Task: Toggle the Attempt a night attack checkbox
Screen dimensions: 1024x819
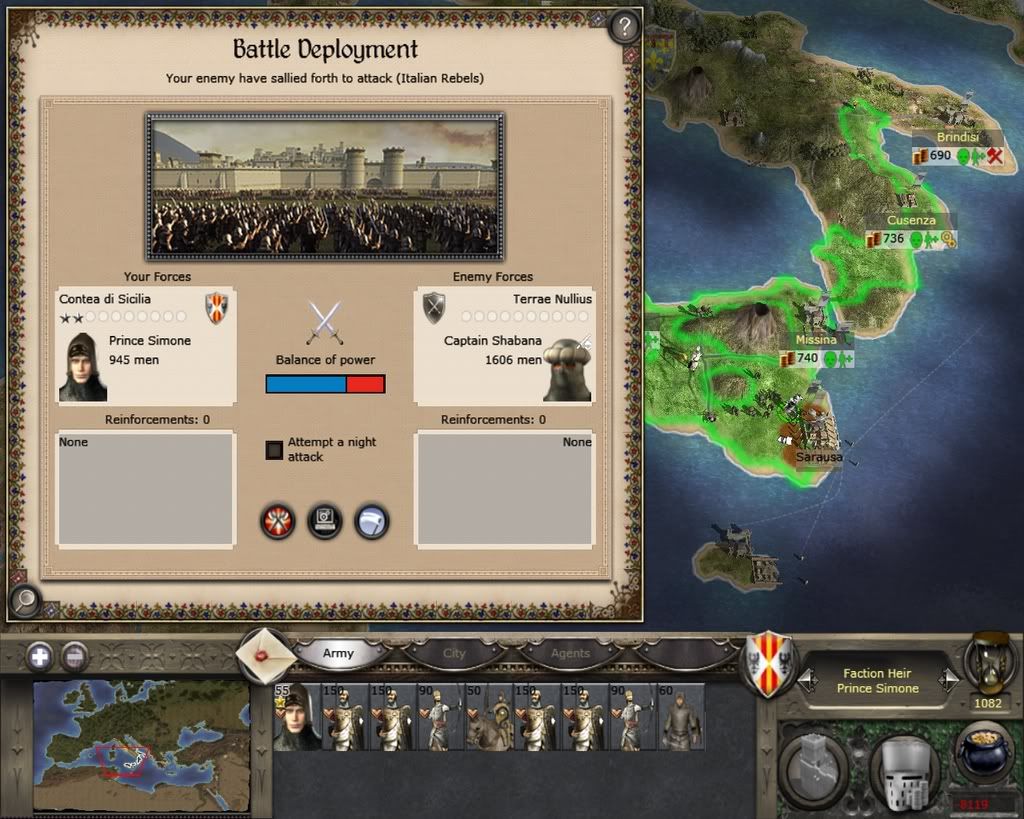Action: coord(274,450)
